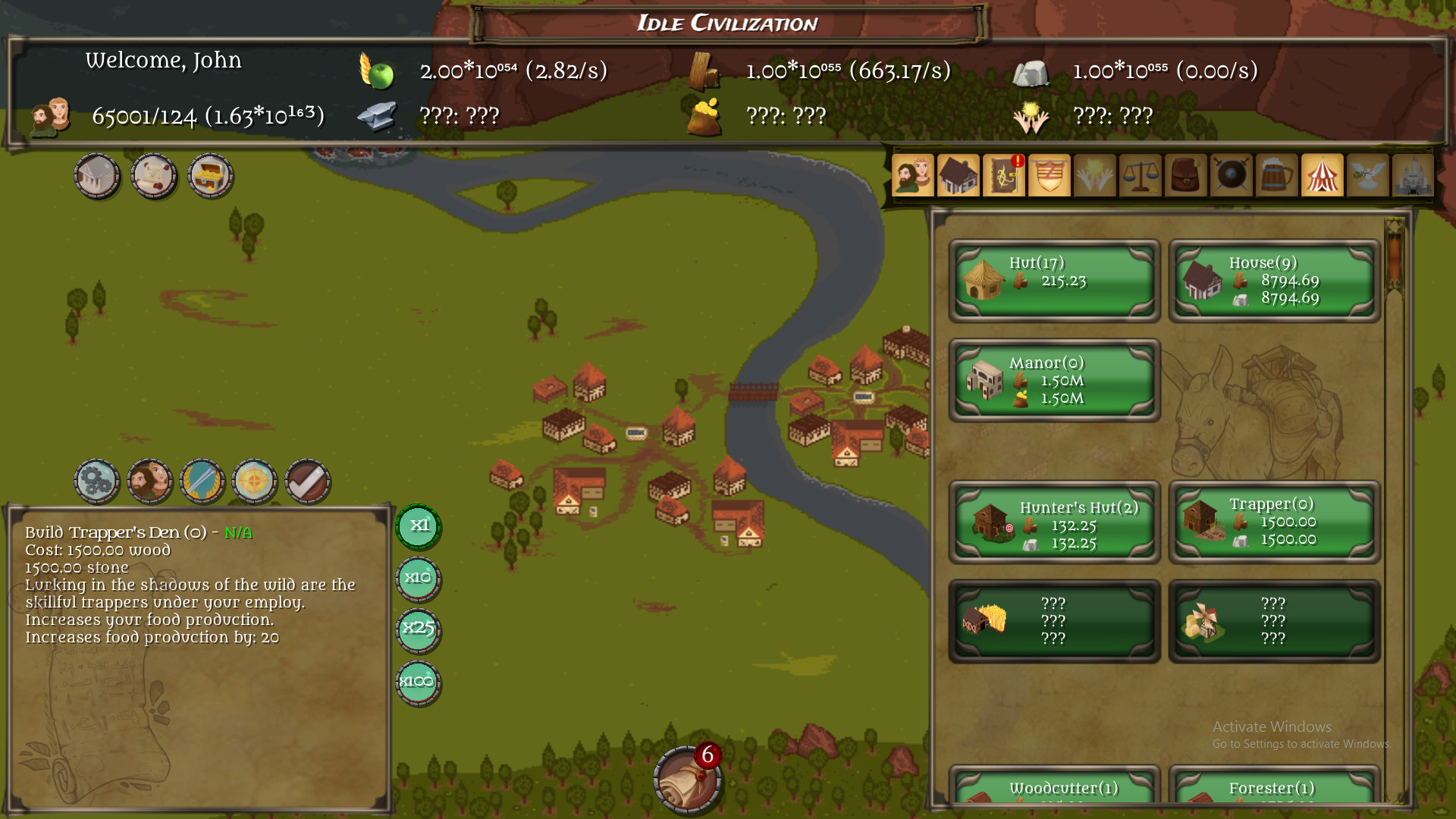Open the quest scroll icon
1456x819 pixels.
[x=154, y=176]
